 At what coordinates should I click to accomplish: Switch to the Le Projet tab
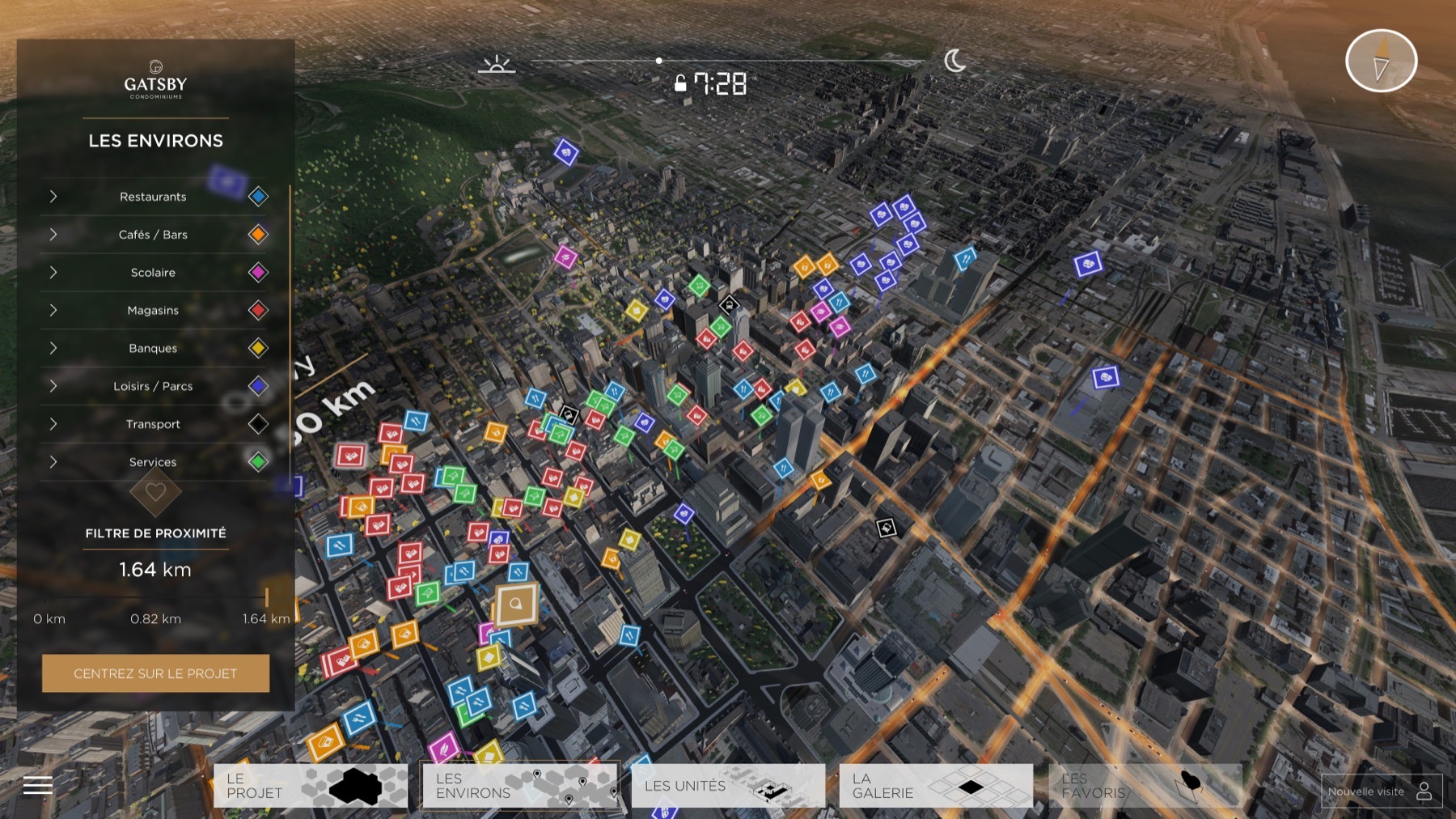click(x=311, y=786)
